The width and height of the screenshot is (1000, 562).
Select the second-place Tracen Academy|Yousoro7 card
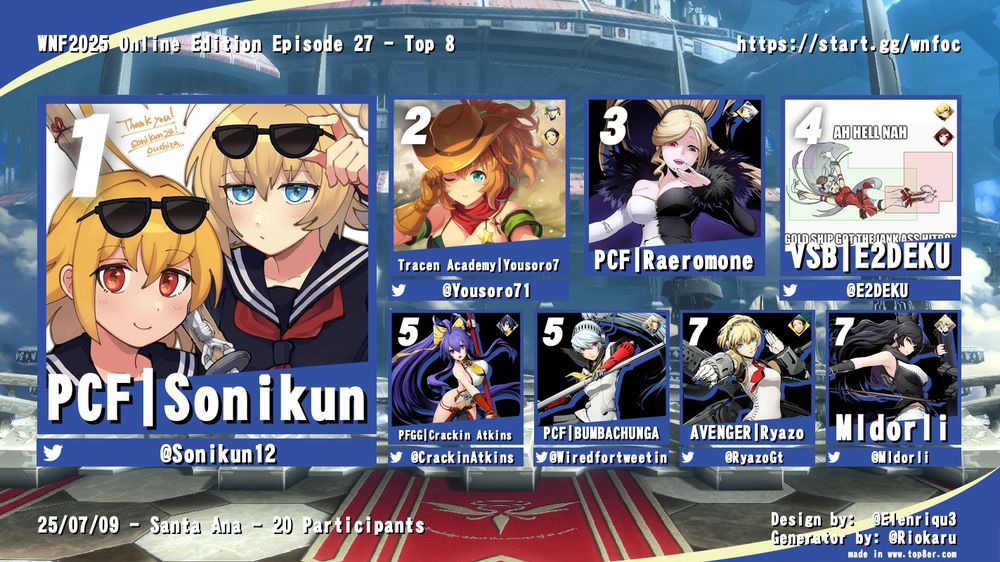pos(479,187)
